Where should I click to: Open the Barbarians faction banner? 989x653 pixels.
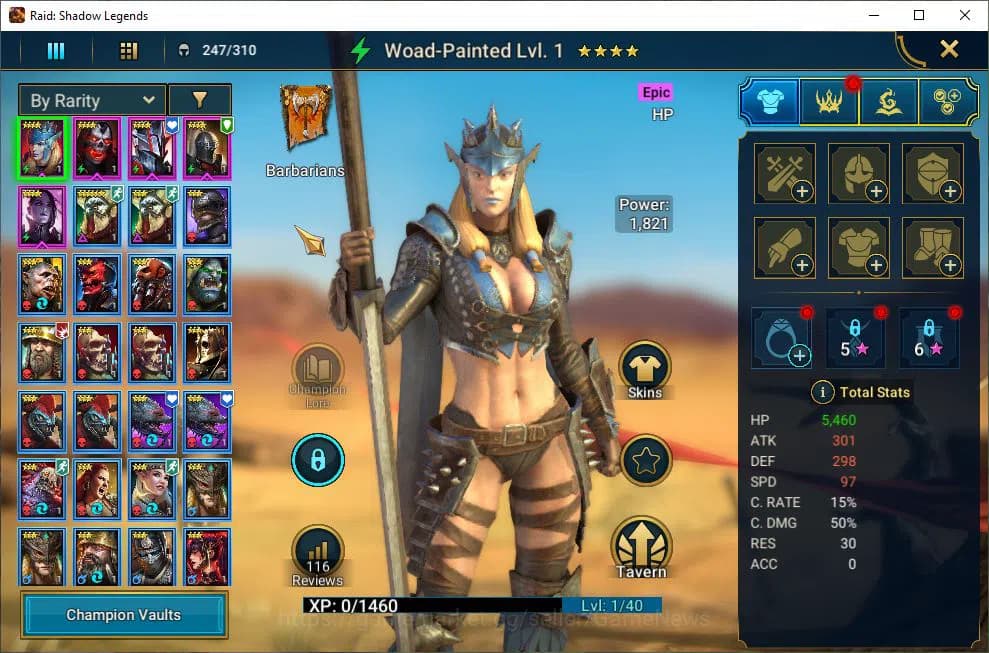[x=305, y=120]
